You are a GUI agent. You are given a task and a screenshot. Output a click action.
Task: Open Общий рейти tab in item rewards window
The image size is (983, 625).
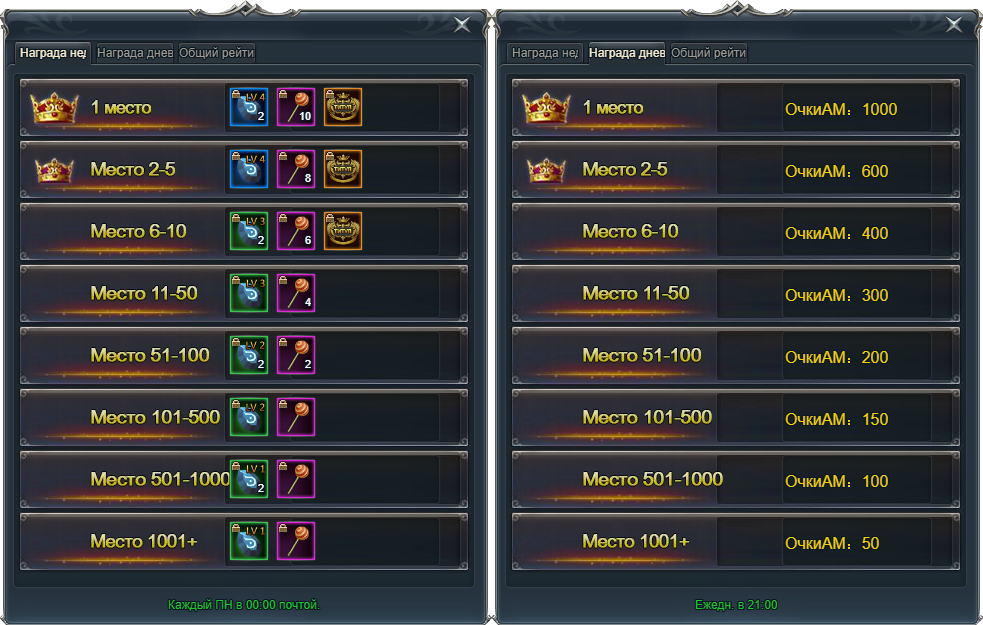point(217,53)
